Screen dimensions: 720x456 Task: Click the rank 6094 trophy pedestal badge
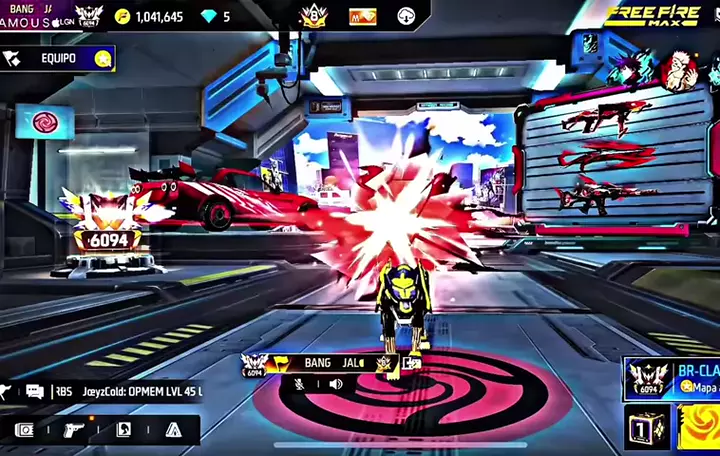[x=104, y=240]
